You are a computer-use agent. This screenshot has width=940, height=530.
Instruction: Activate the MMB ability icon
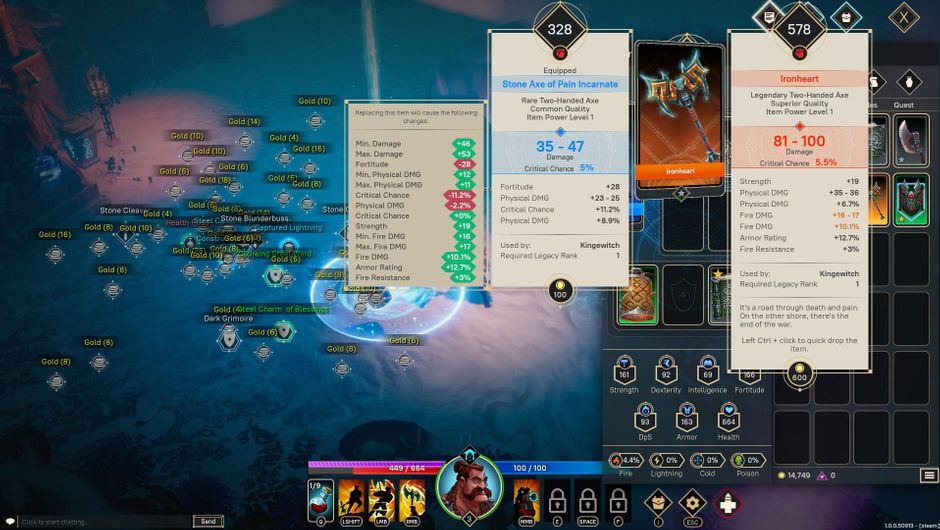[x=526, y=496]
